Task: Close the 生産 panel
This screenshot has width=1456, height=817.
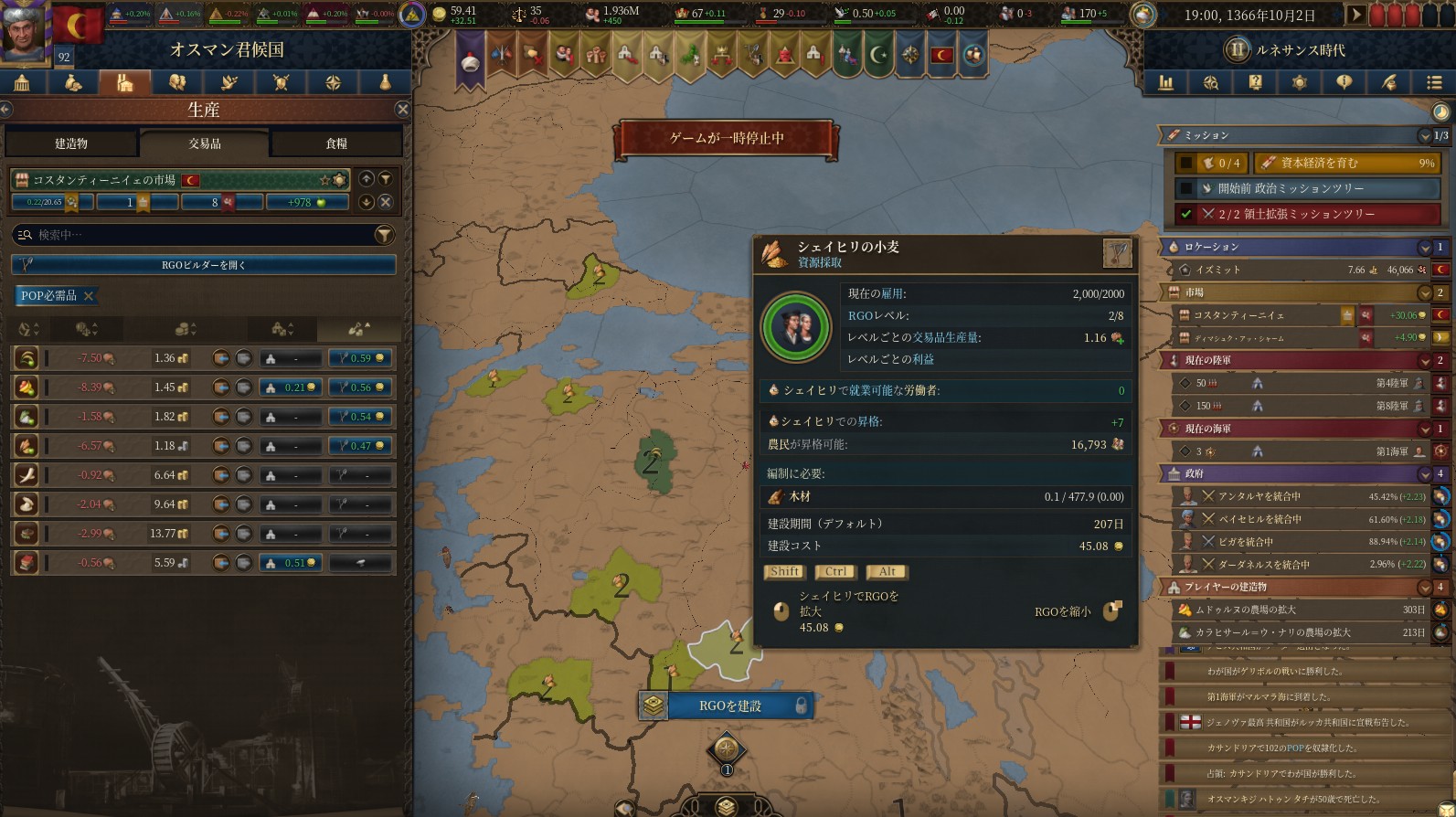Action: (402, 110)
